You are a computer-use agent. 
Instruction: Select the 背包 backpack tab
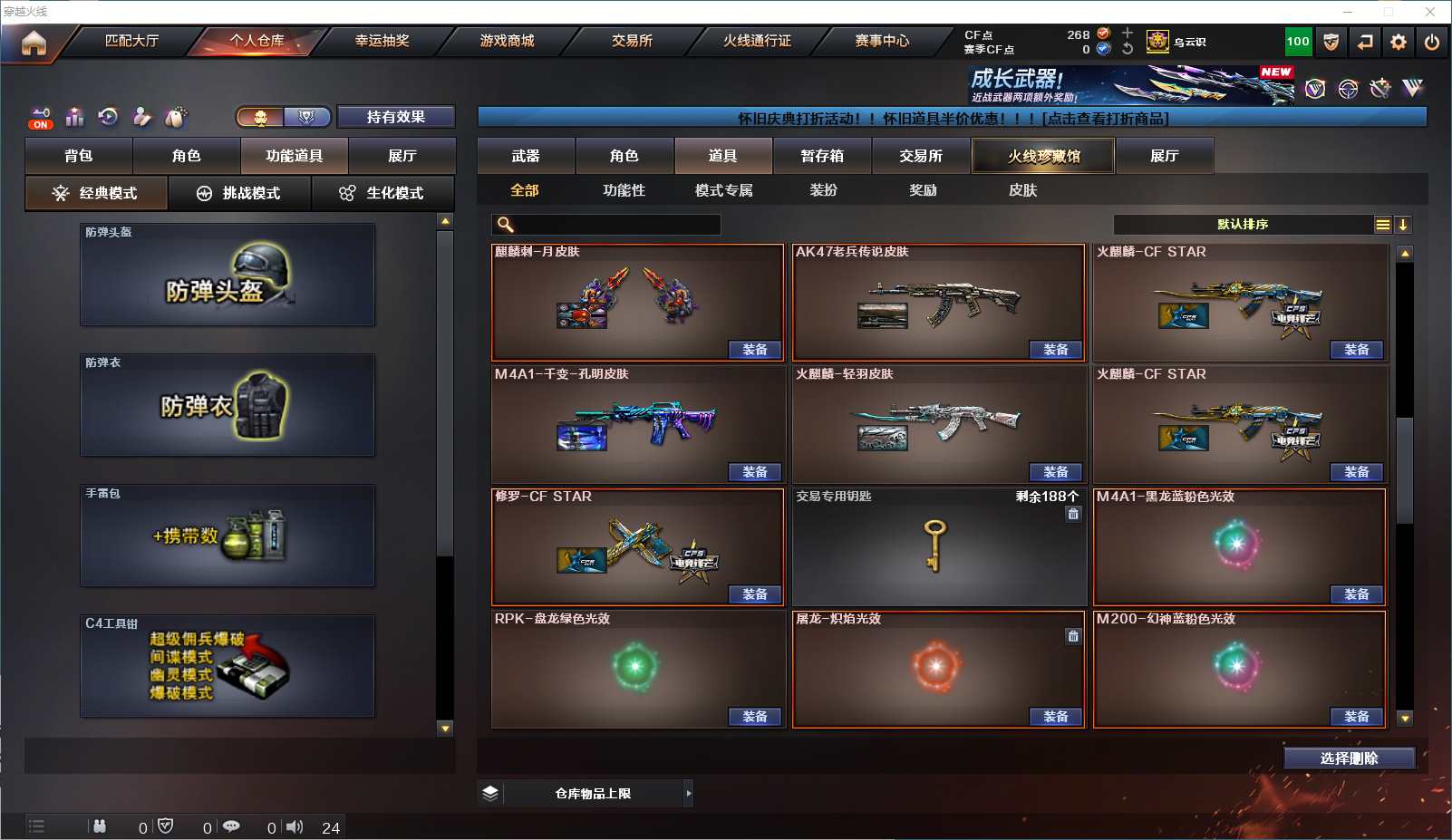[x=79, y=156]
